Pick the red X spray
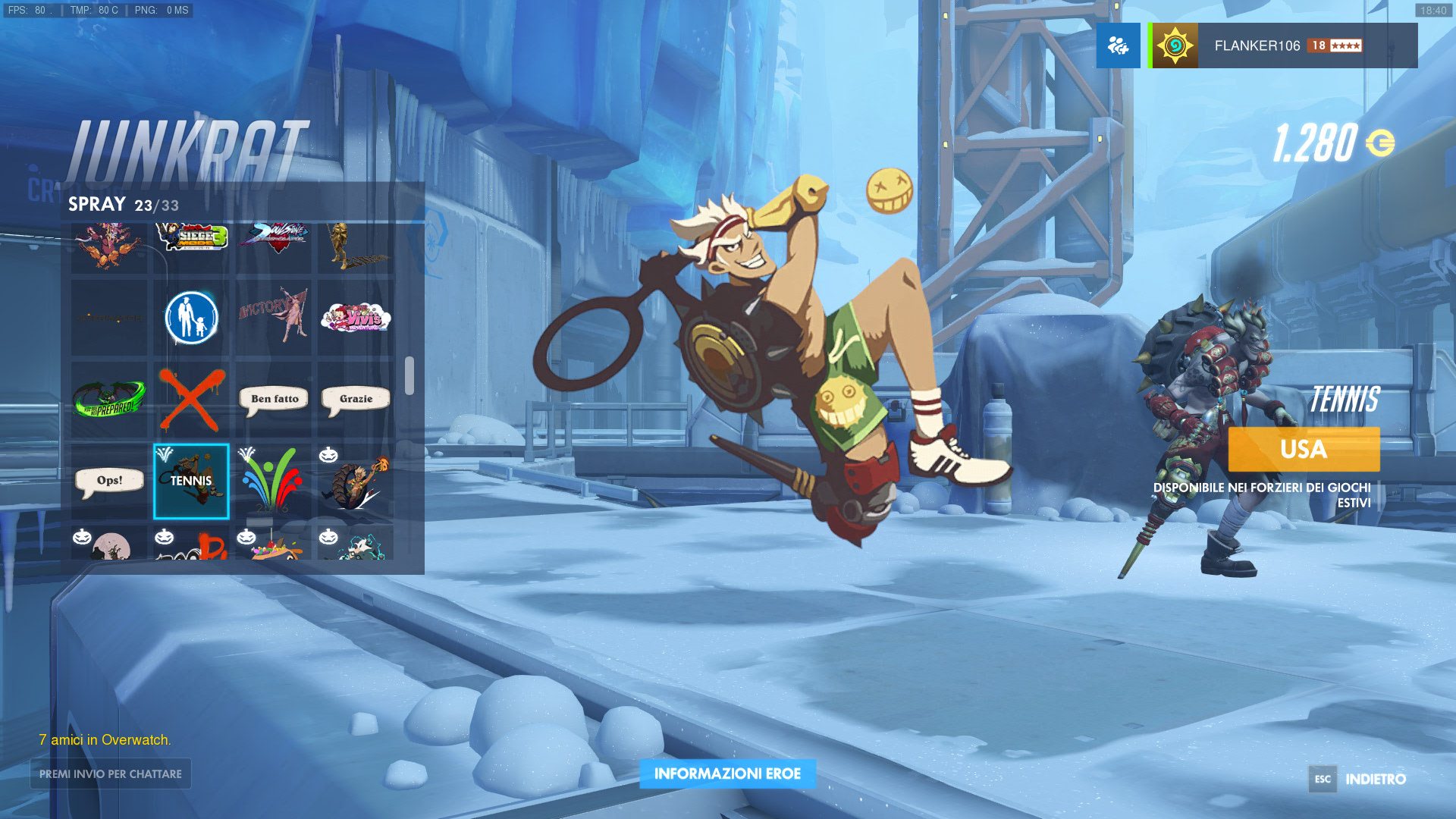Viewport: 1456px width, 819px height. pos(191,399)
